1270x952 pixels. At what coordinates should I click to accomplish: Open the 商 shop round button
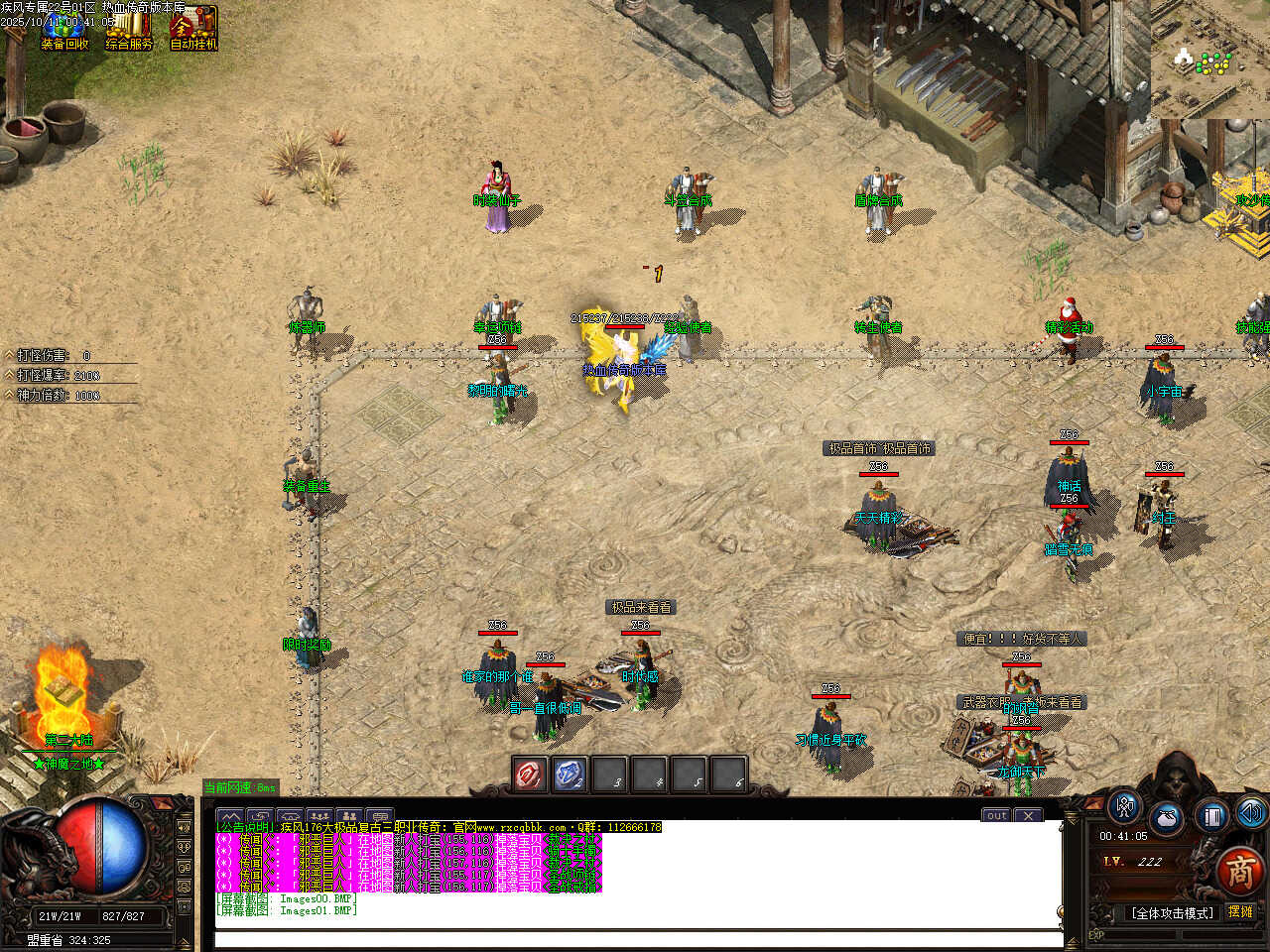(1239, 870)
